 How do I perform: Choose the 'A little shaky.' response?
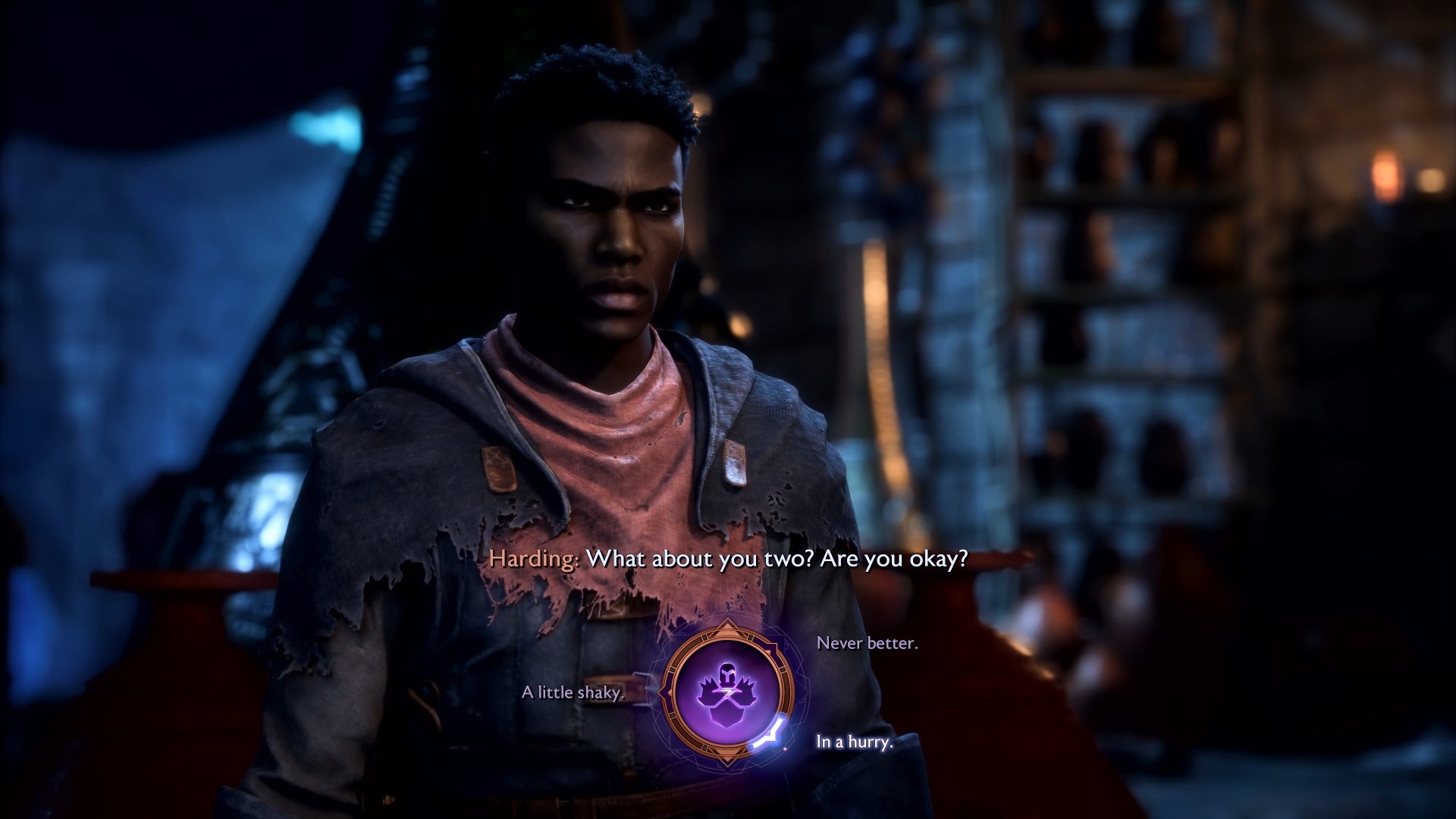click(573, 692)
